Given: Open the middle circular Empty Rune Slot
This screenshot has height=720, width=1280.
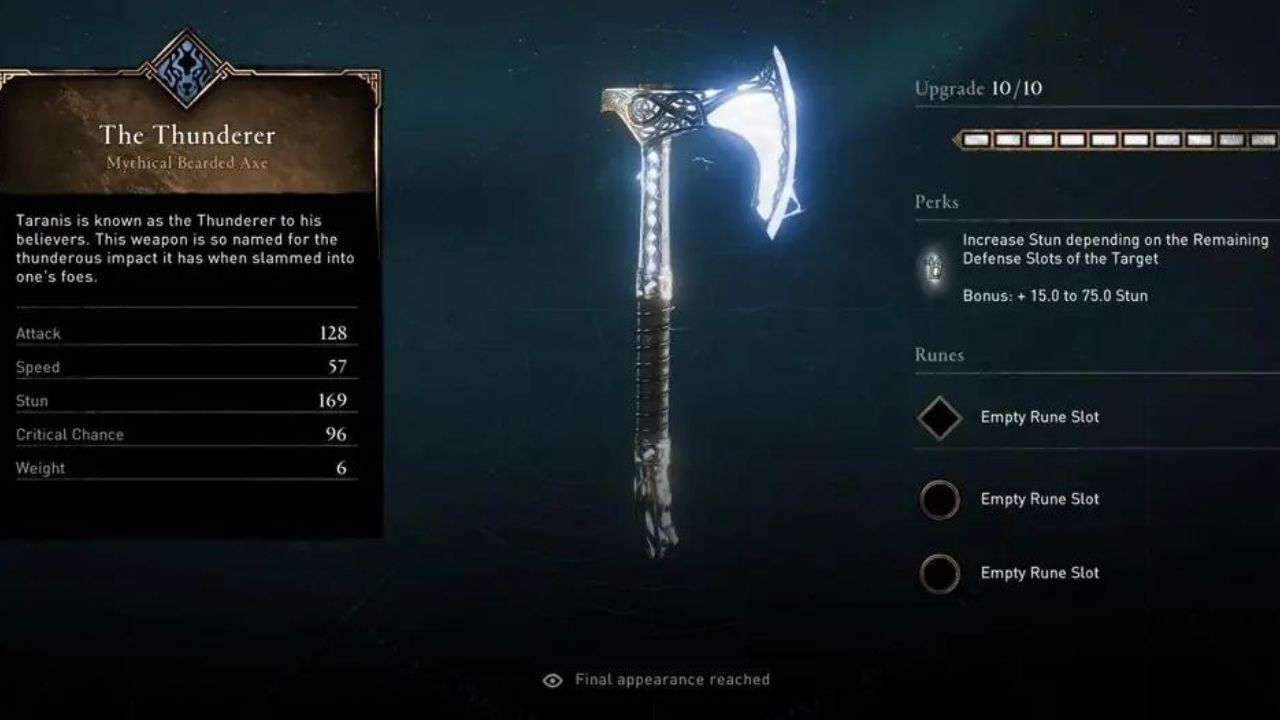Looking at the screenshot, I should [x=939, y=499].
